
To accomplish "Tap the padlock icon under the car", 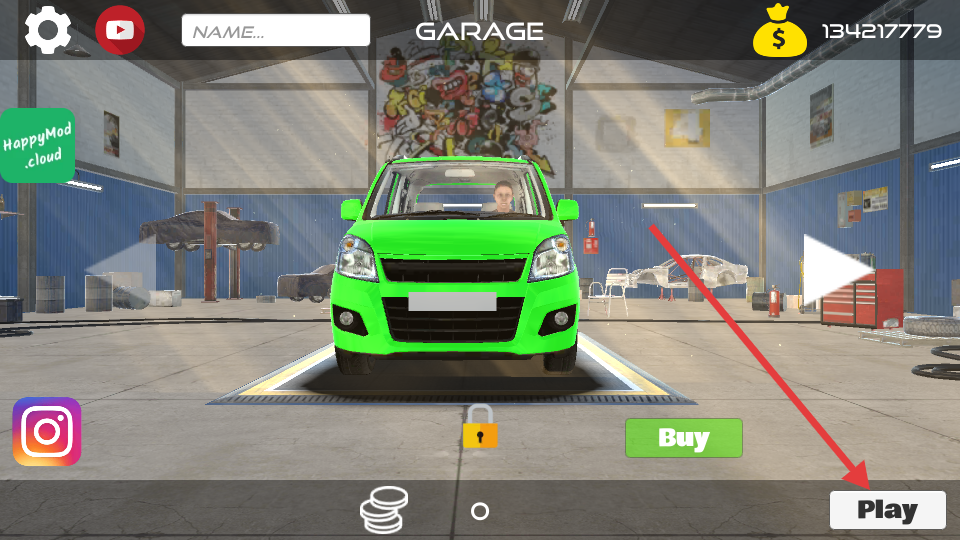I will point(480,427).
